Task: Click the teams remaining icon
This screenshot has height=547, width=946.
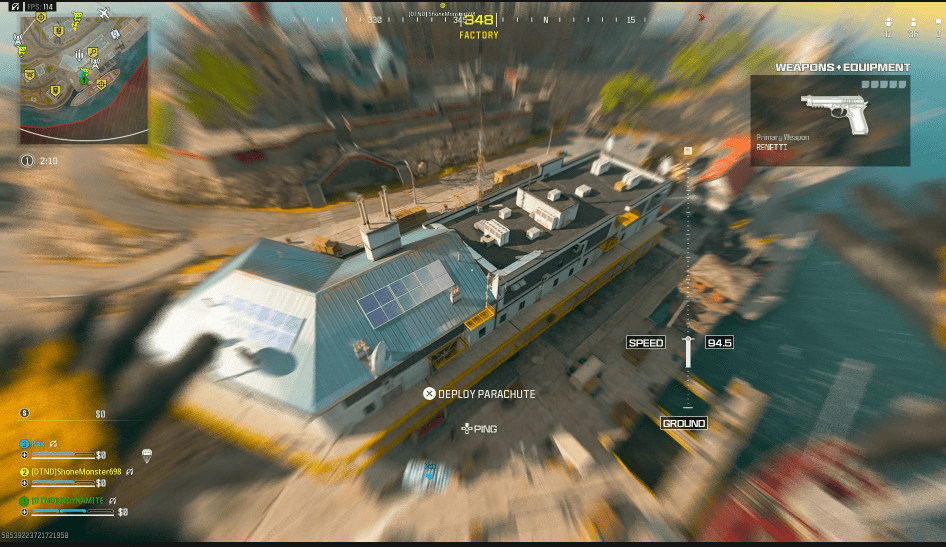Action: [888, 22]
